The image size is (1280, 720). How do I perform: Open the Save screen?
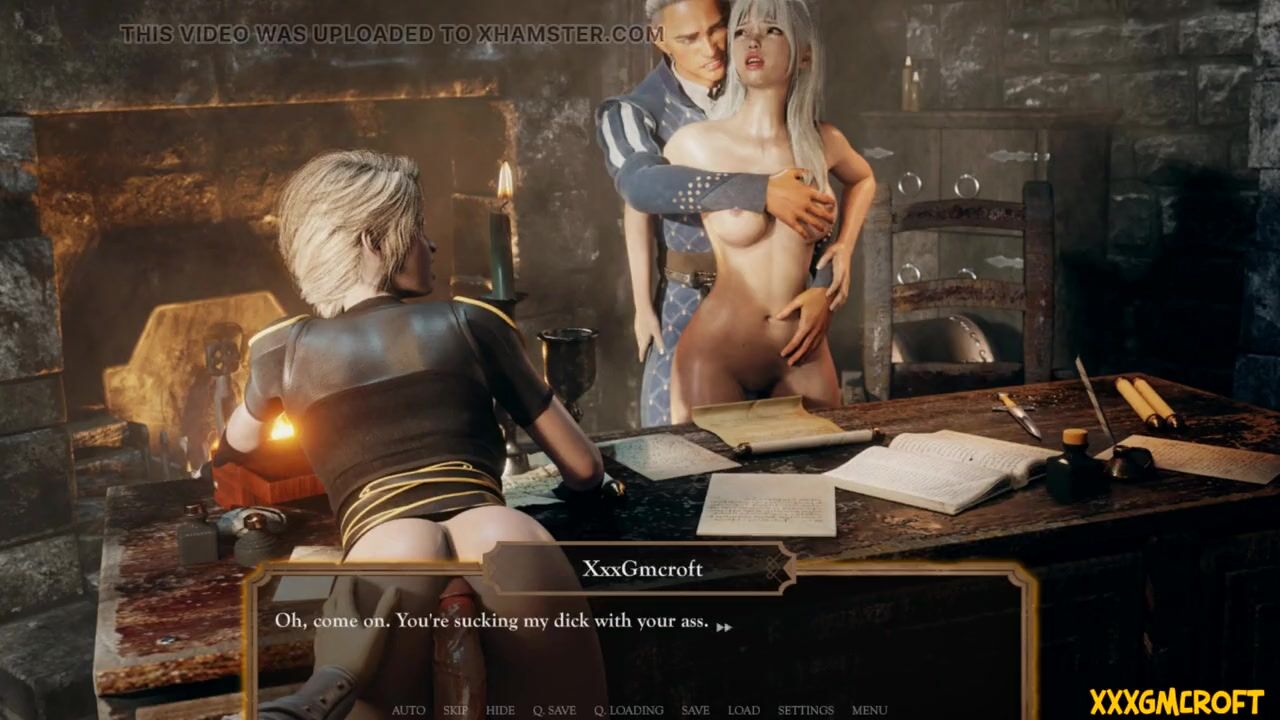[695, 710]
